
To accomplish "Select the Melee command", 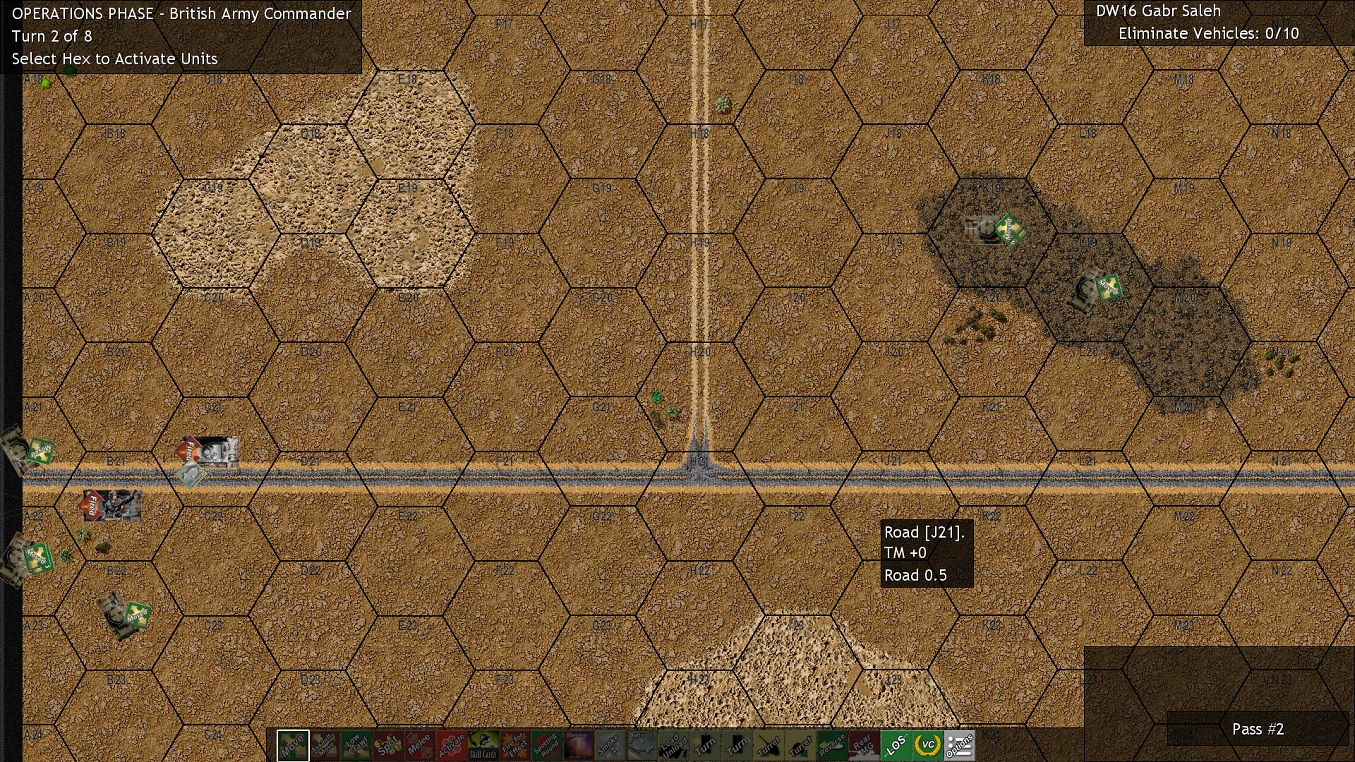I will click(420, 746).
